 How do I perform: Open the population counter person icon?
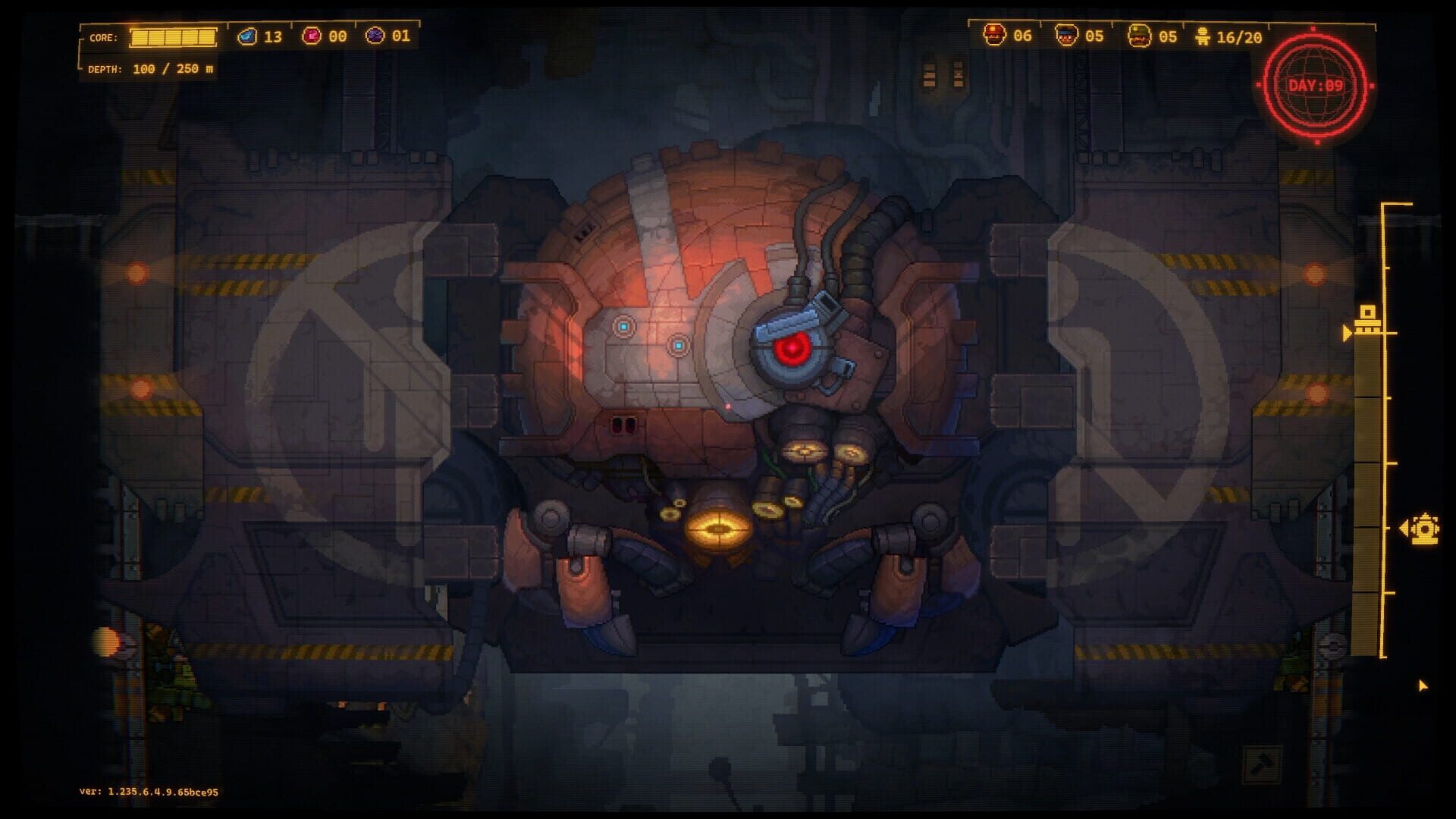1202,34
